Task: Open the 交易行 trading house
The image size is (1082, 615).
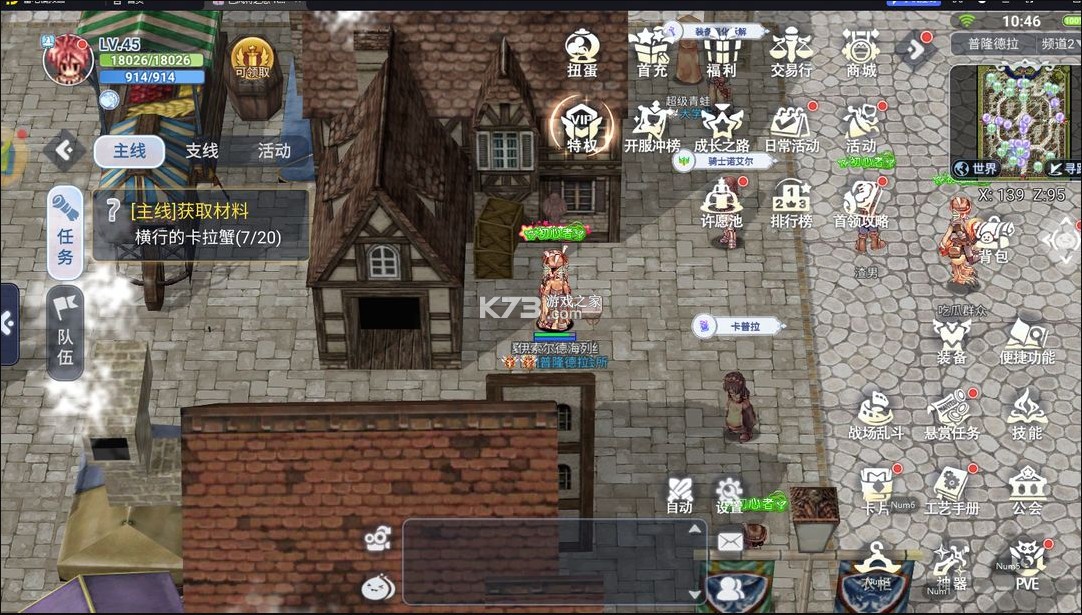Action: coord(790,54)
